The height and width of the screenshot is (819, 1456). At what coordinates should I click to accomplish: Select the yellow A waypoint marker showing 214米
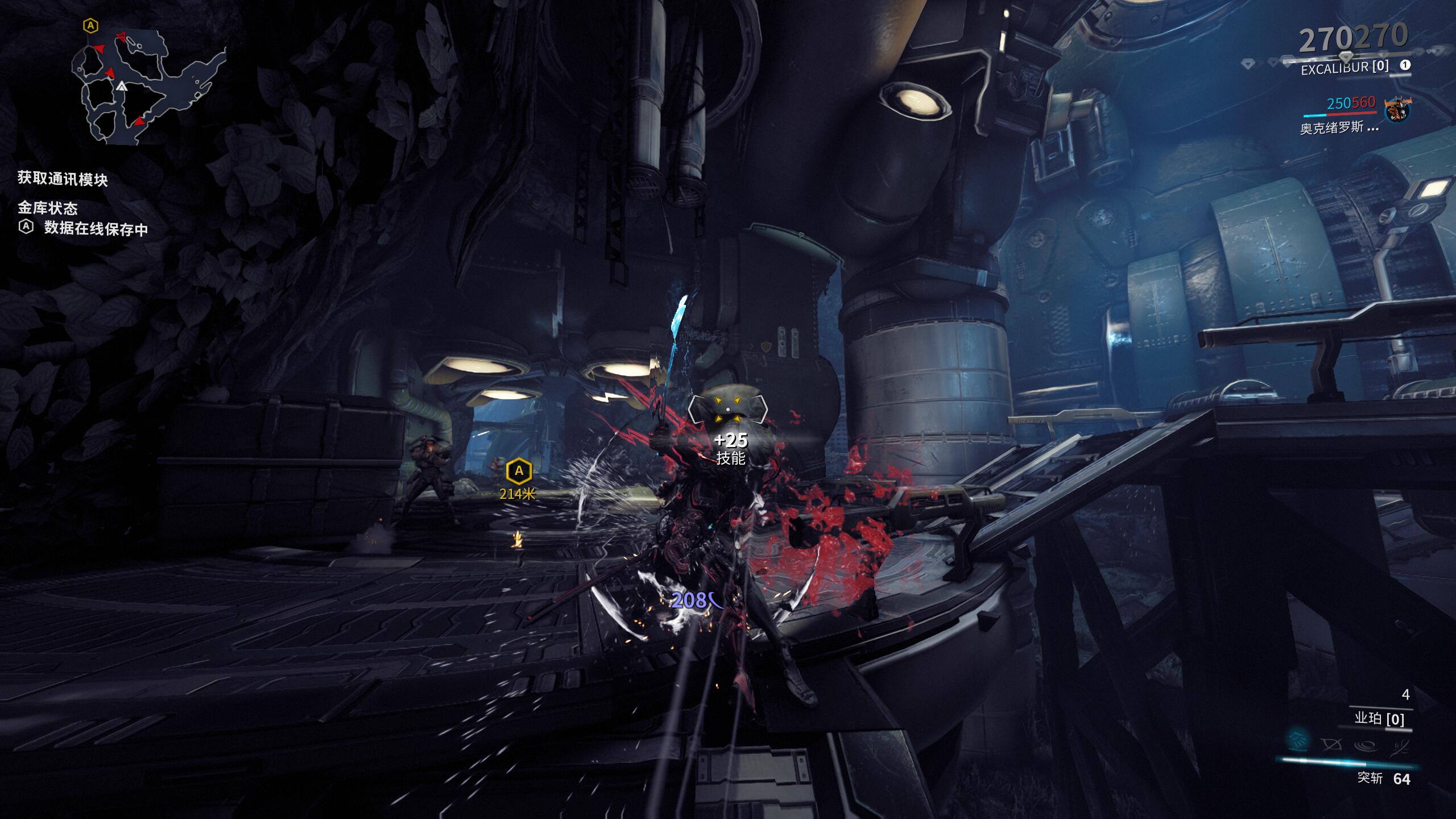coord(519,471)
